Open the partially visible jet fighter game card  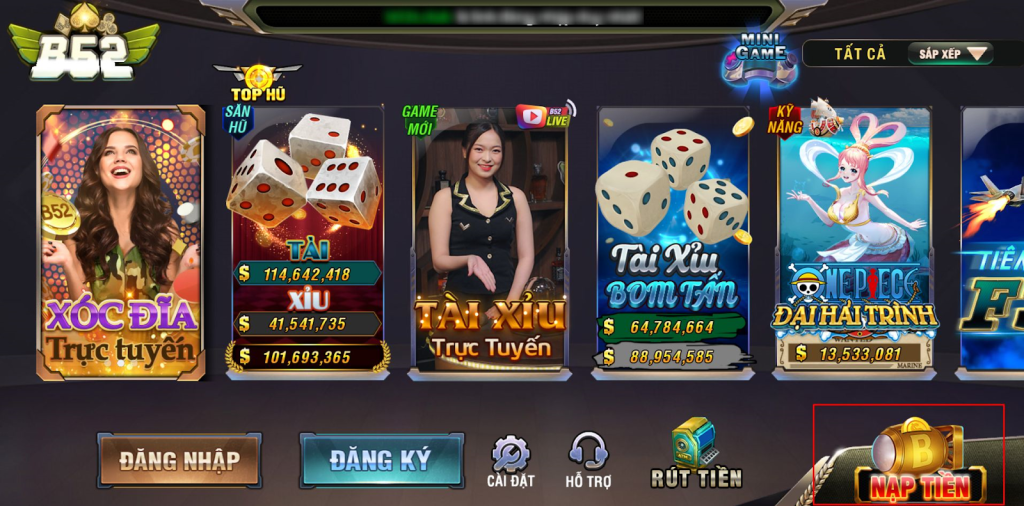(993, 240)
